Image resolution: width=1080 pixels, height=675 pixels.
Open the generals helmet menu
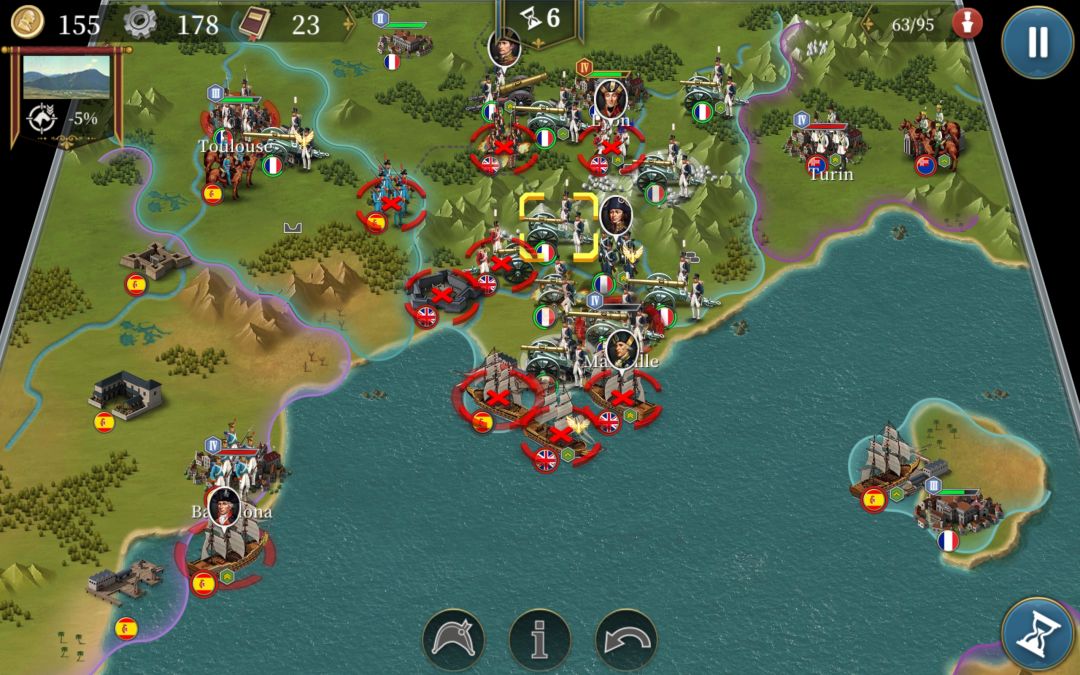coord(453,639)
